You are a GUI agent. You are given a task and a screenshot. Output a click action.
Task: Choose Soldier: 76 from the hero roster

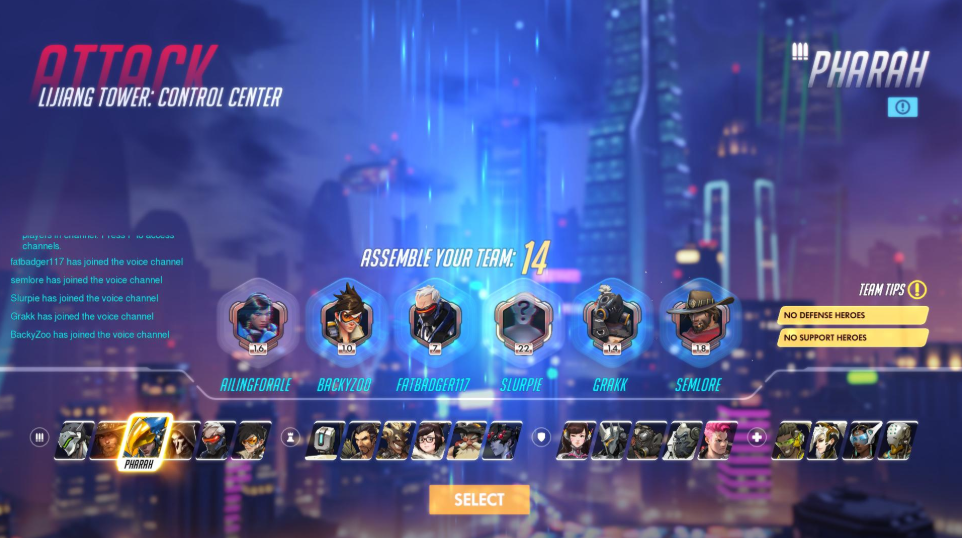coord(214,440)
